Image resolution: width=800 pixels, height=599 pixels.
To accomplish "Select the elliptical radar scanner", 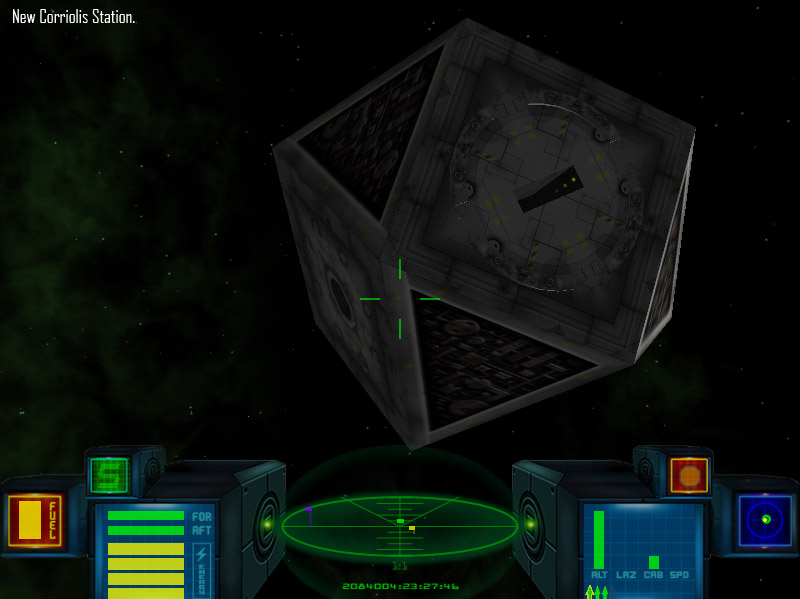I will pyautogui.click(x=400, y=525).
